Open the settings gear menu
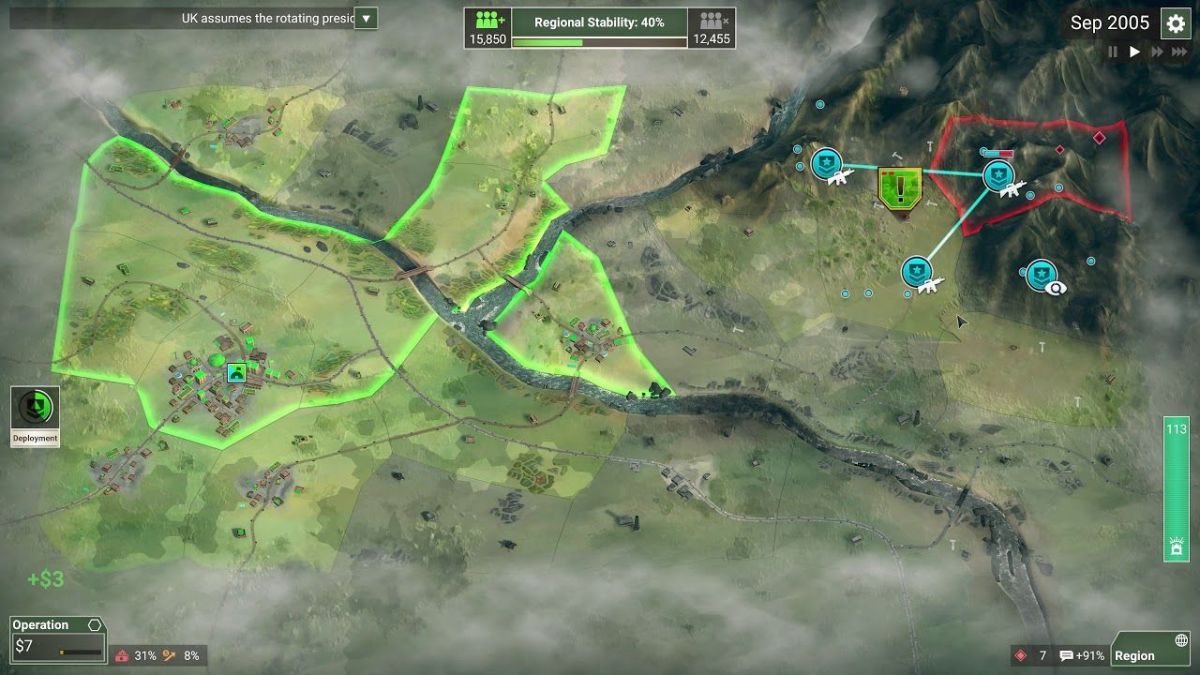1200x675 pixels. (x=1175, y=23)
